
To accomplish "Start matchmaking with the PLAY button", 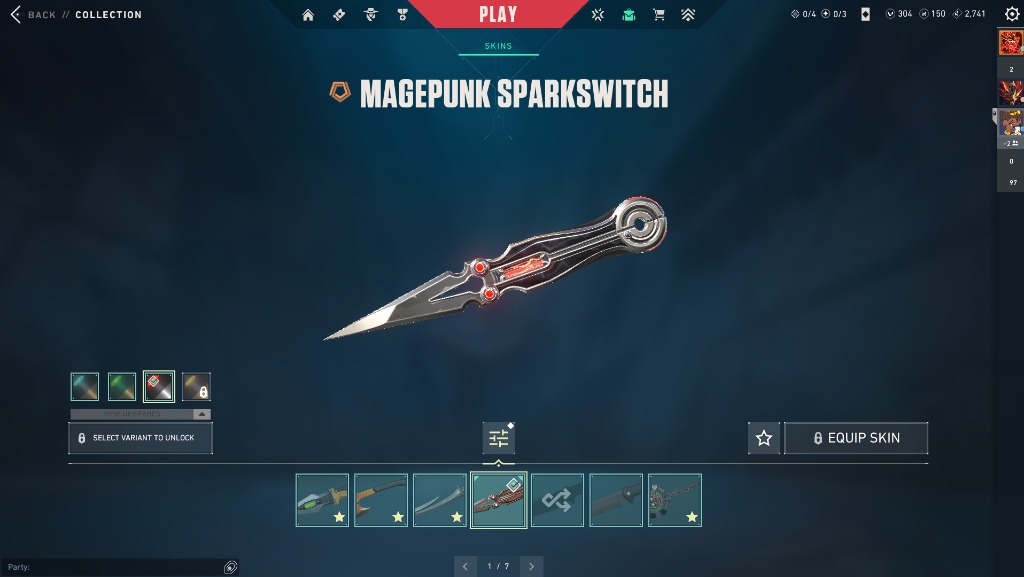I will pyautogui.click(x=498, y=14).
